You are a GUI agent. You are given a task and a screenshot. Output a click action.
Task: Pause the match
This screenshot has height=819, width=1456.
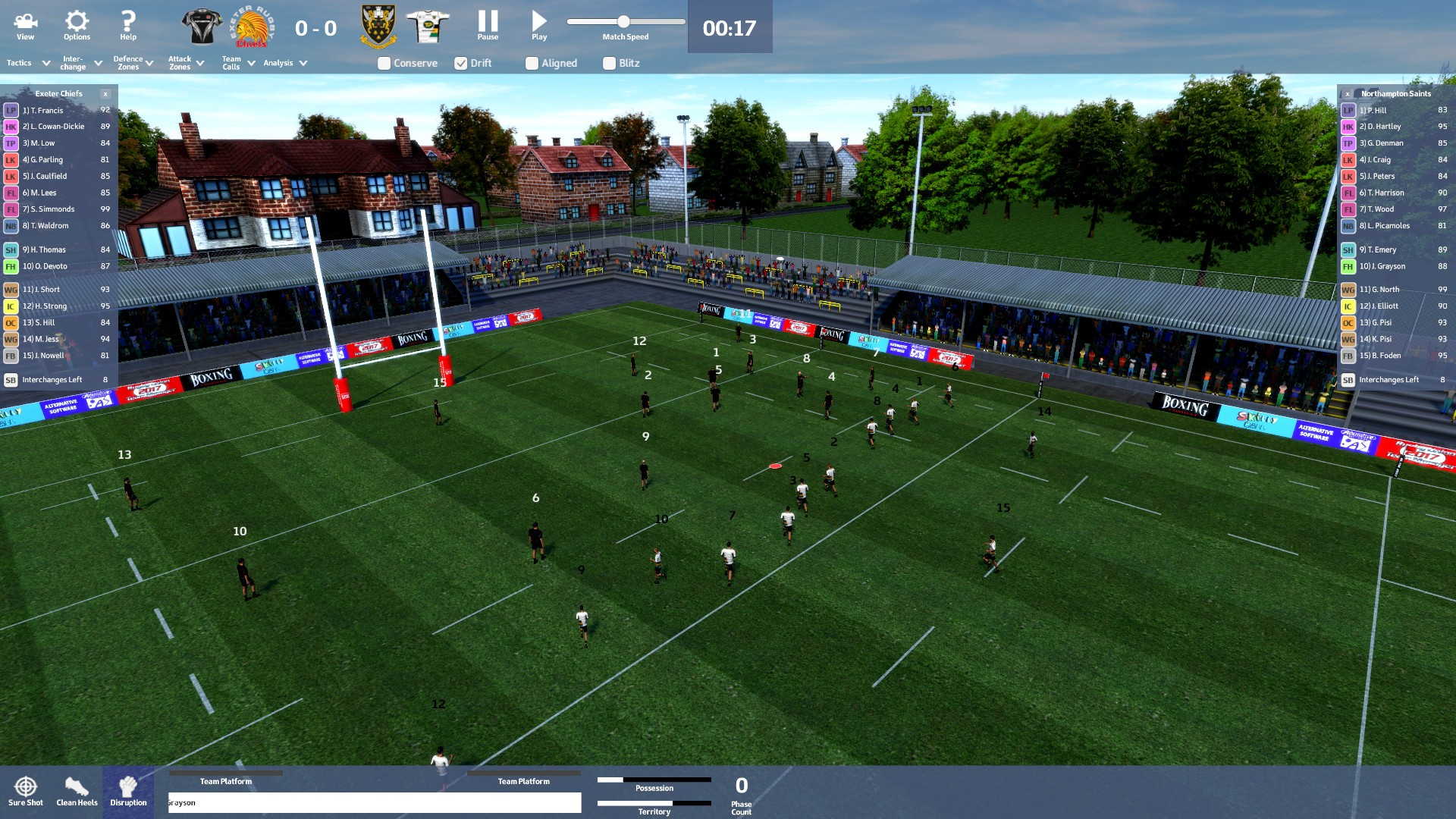click(x=488, y=26)
